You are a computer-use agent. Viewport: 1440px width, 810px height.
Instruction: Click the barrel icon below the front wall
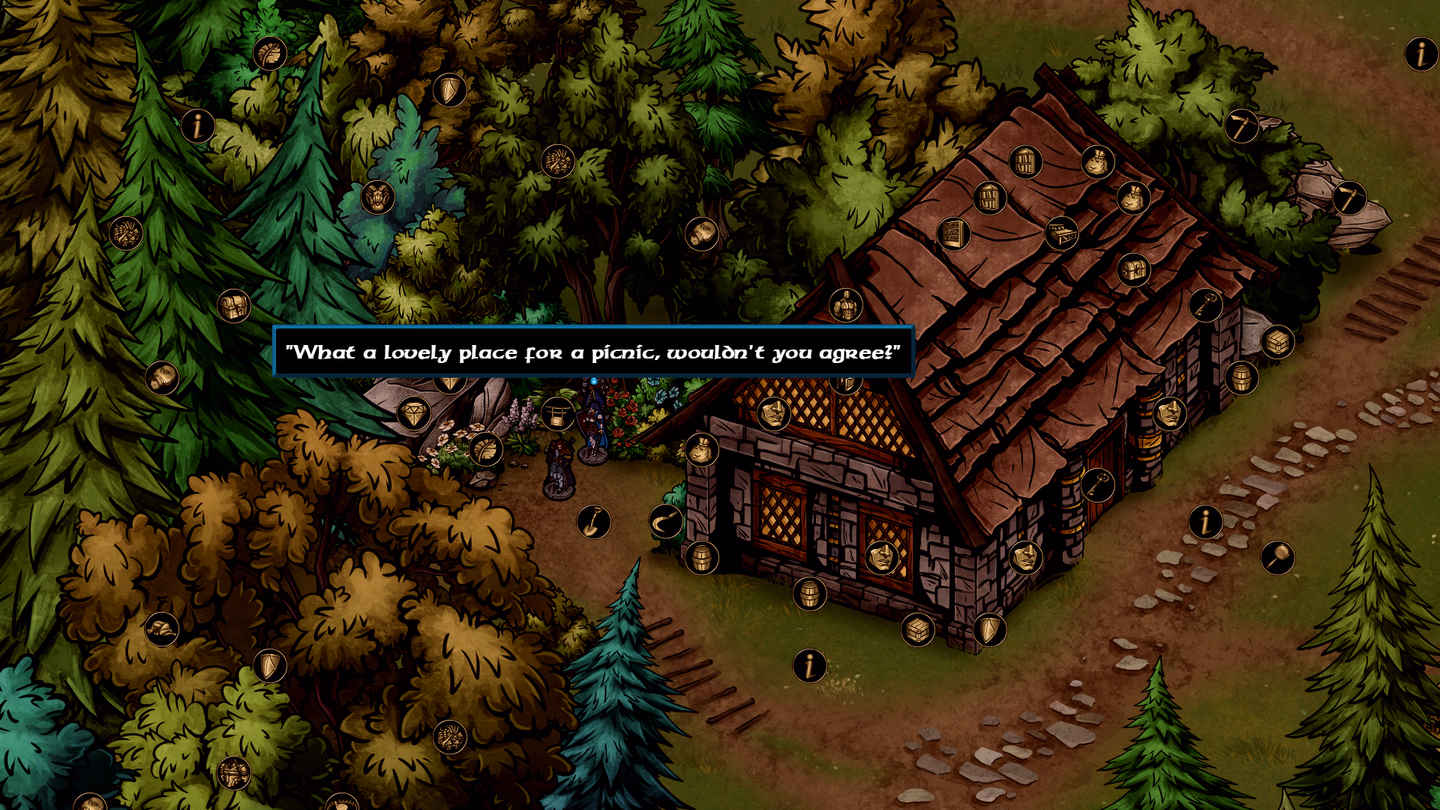(810, 594)
